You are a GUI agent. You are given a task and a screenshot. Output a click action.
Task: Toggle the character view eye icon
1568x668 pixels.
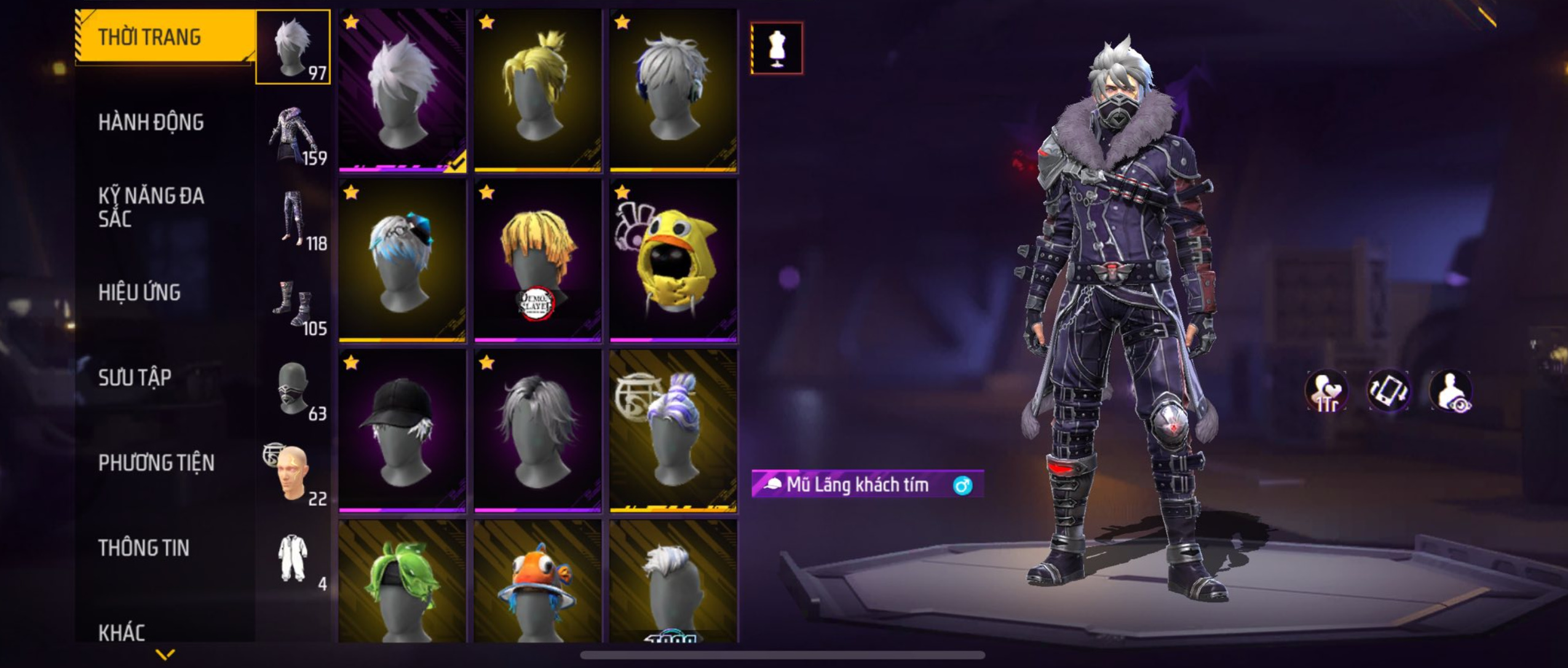1451,391
